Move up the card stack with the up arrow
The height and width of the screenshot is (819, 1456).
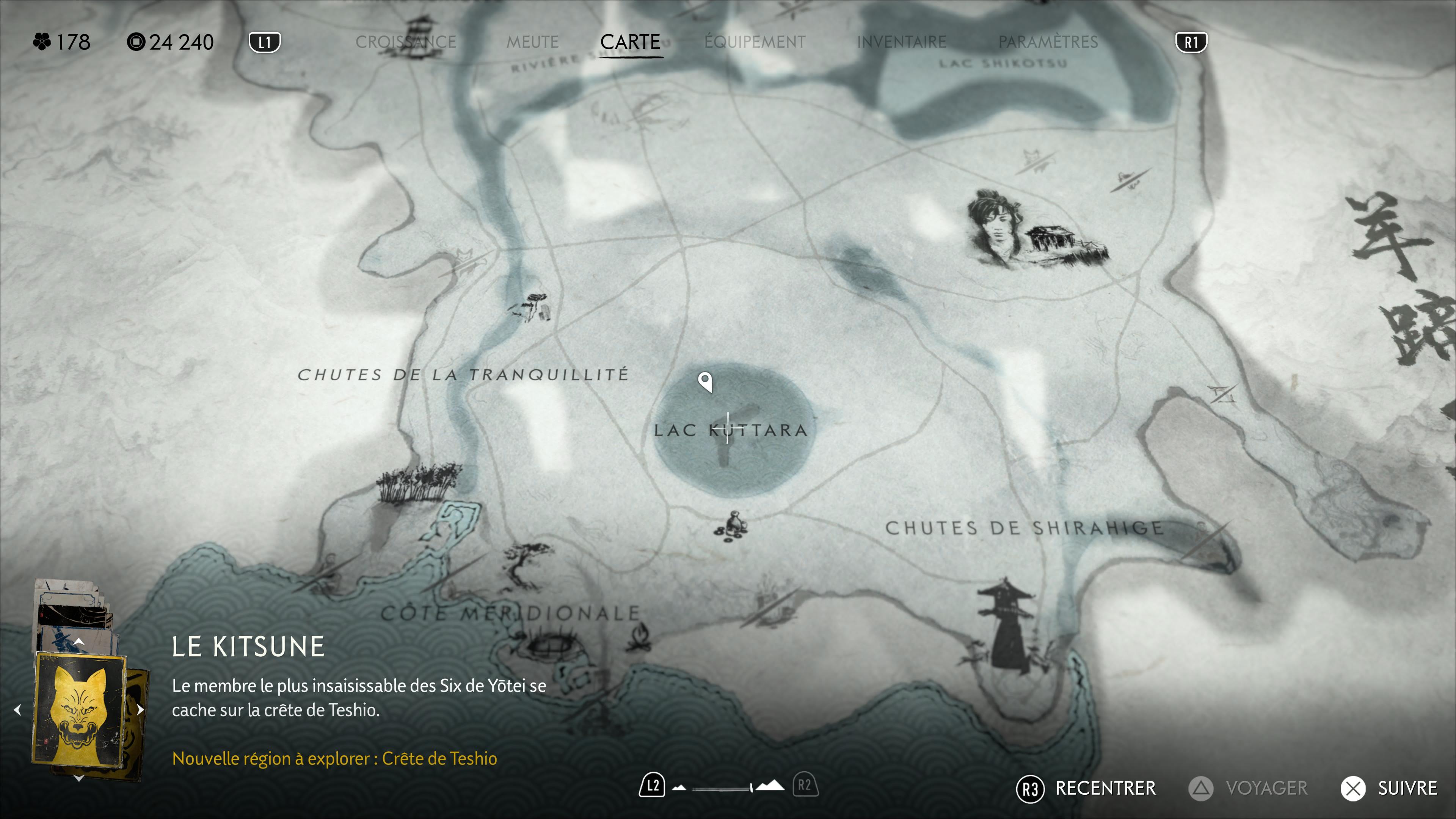(x=79, y=642)
